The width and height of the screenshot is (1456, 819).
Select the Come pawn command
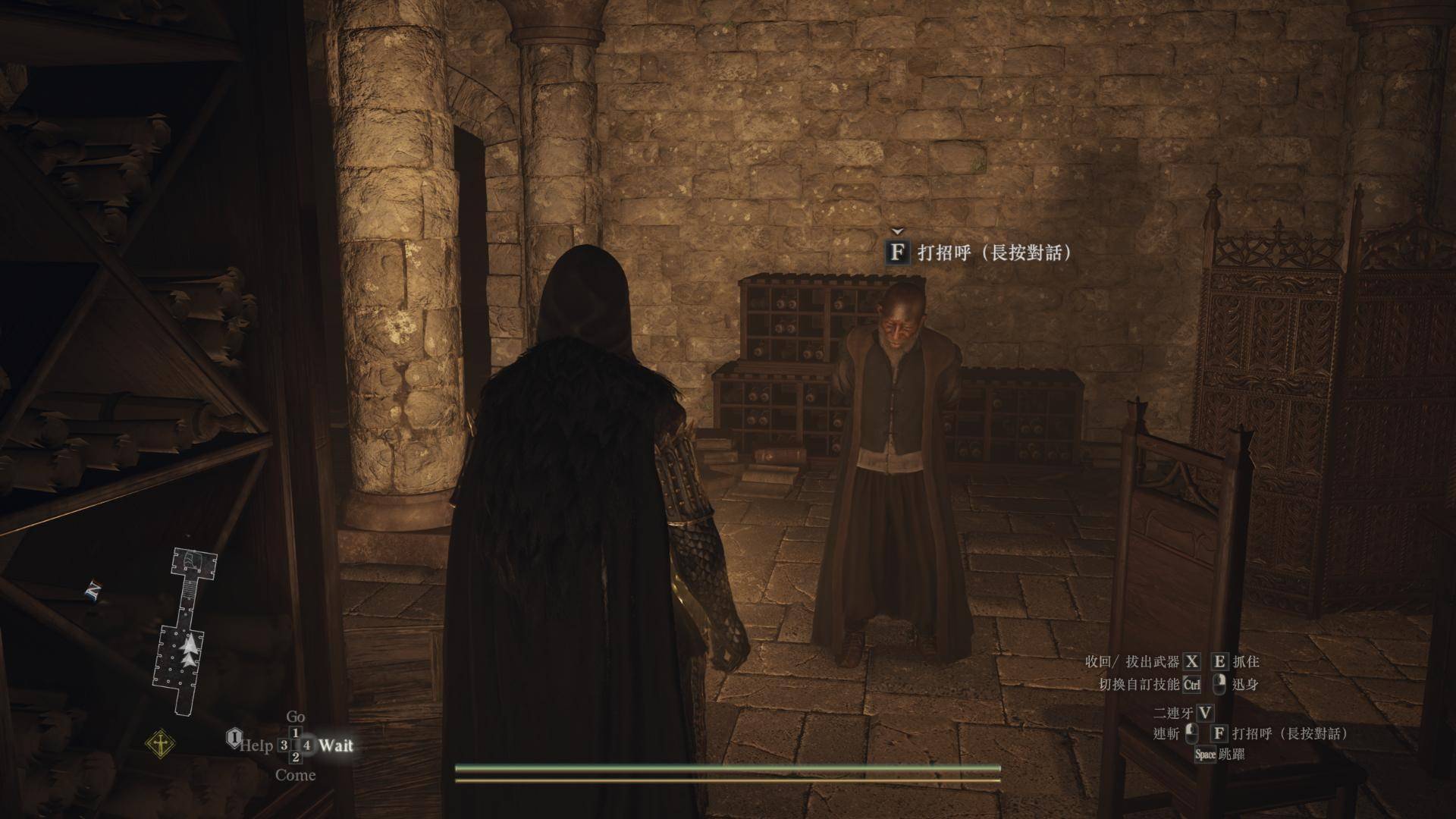tap(295, 775)
